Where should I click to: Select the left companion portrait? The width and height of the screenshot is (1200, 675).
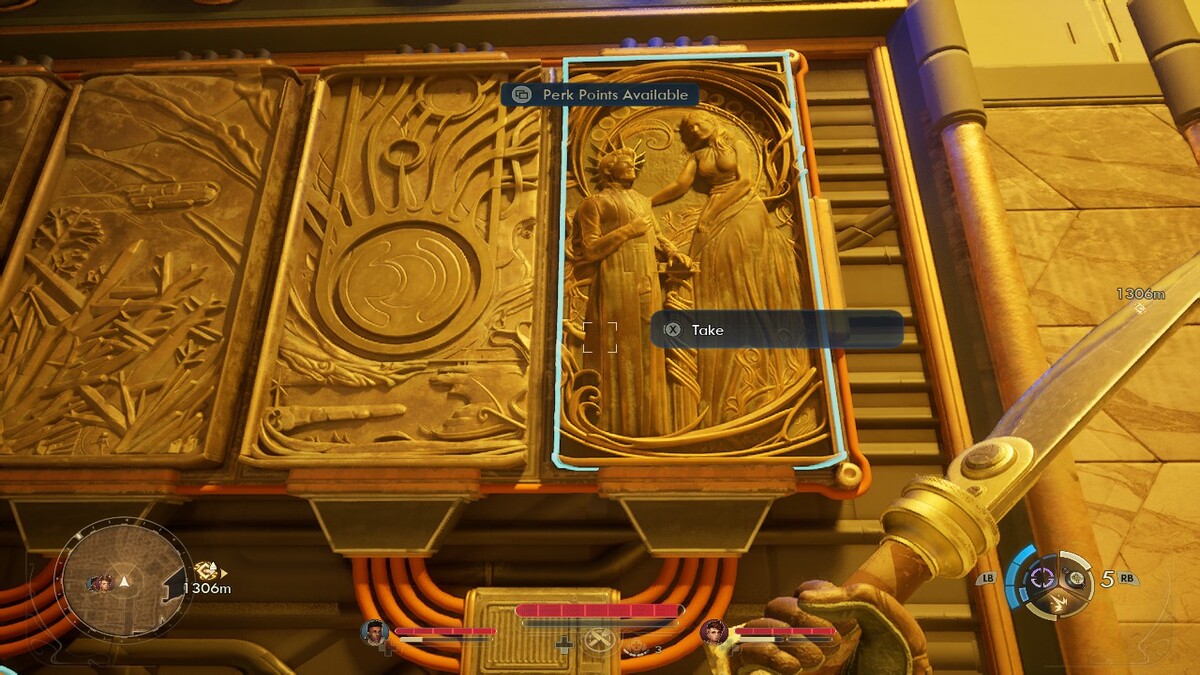(x=374, y=631)
